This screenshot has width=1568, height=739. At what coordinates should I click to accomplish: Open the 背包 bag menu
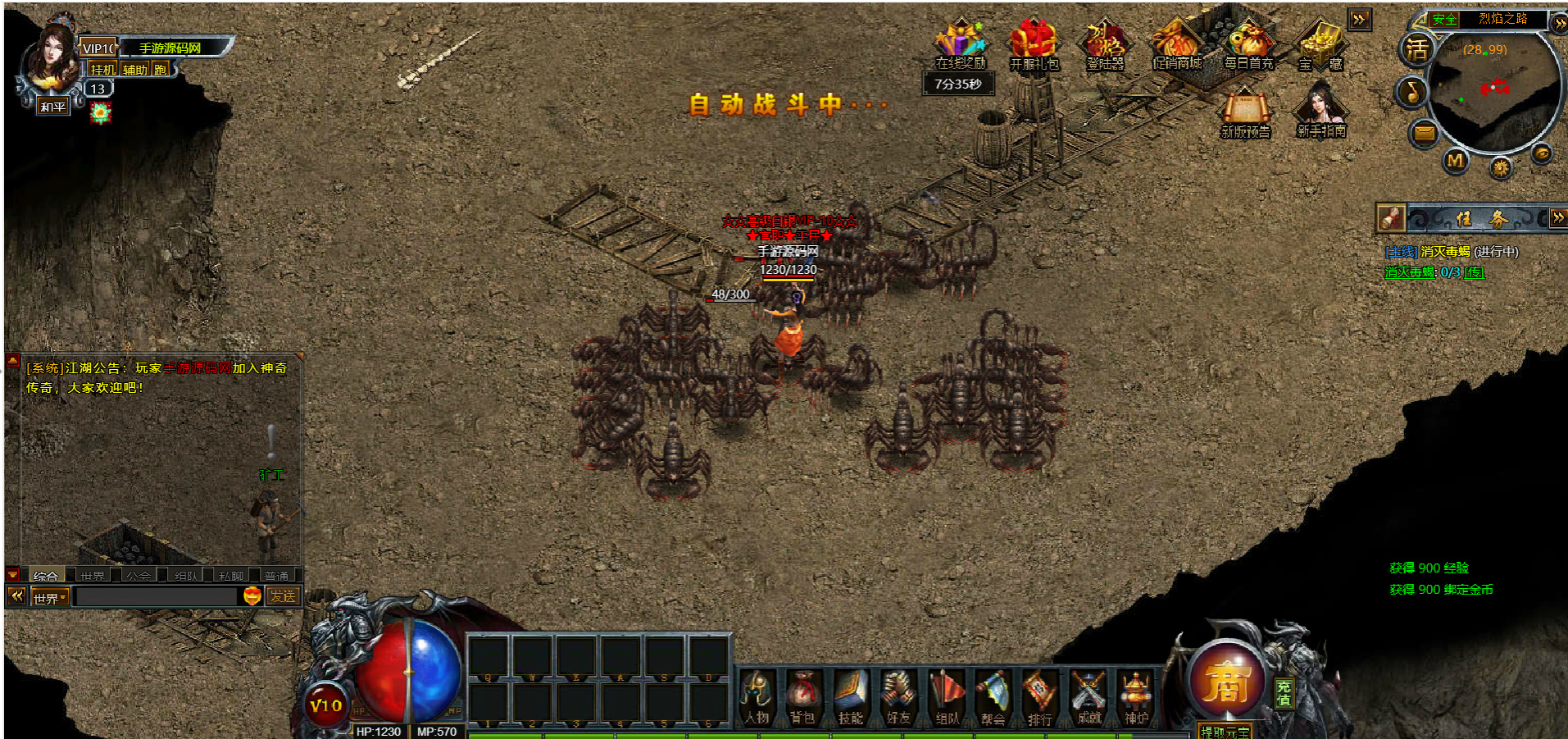[802, 697]
